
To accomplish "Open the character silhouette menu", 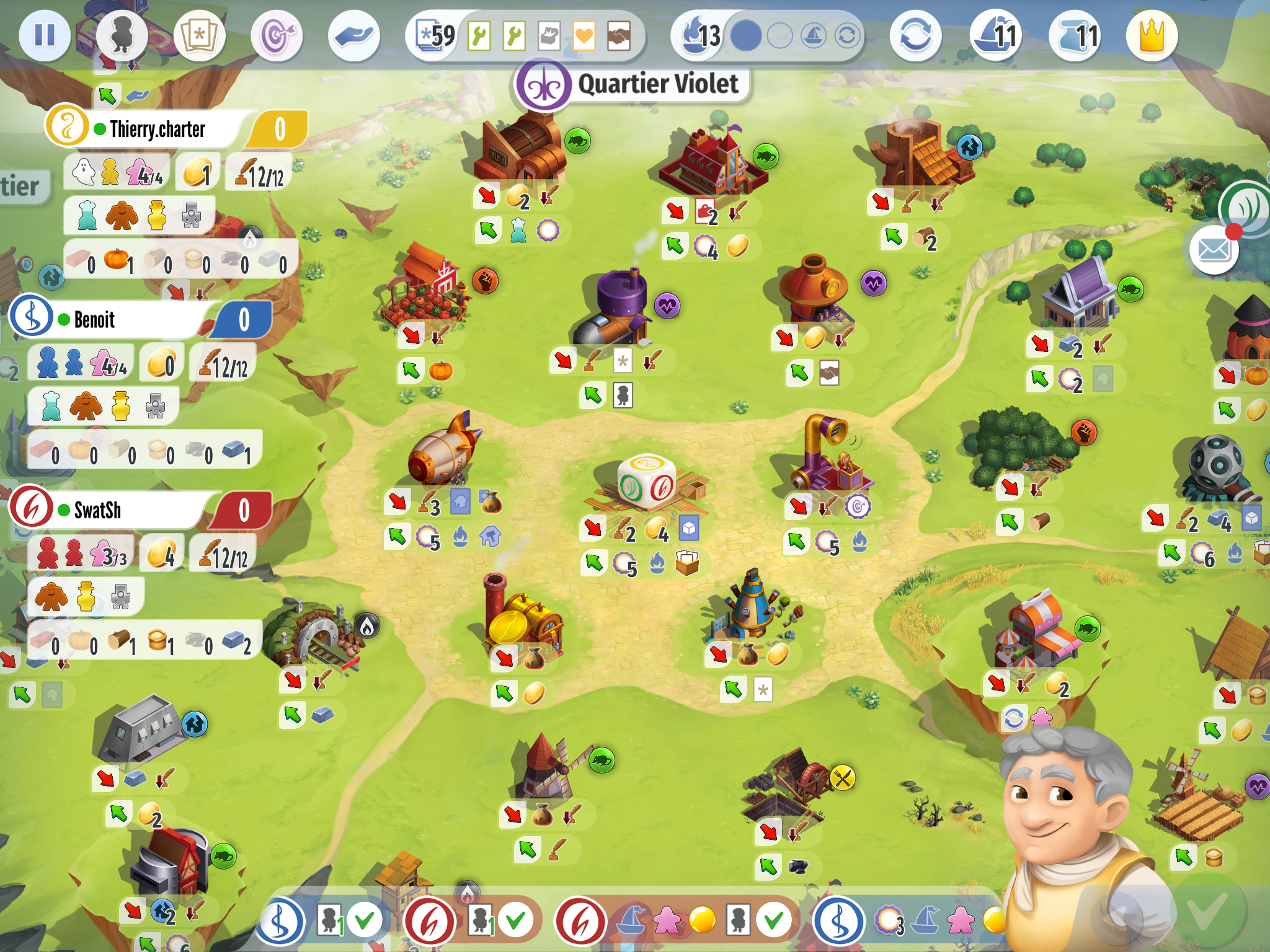I will (x=122, y=35).
